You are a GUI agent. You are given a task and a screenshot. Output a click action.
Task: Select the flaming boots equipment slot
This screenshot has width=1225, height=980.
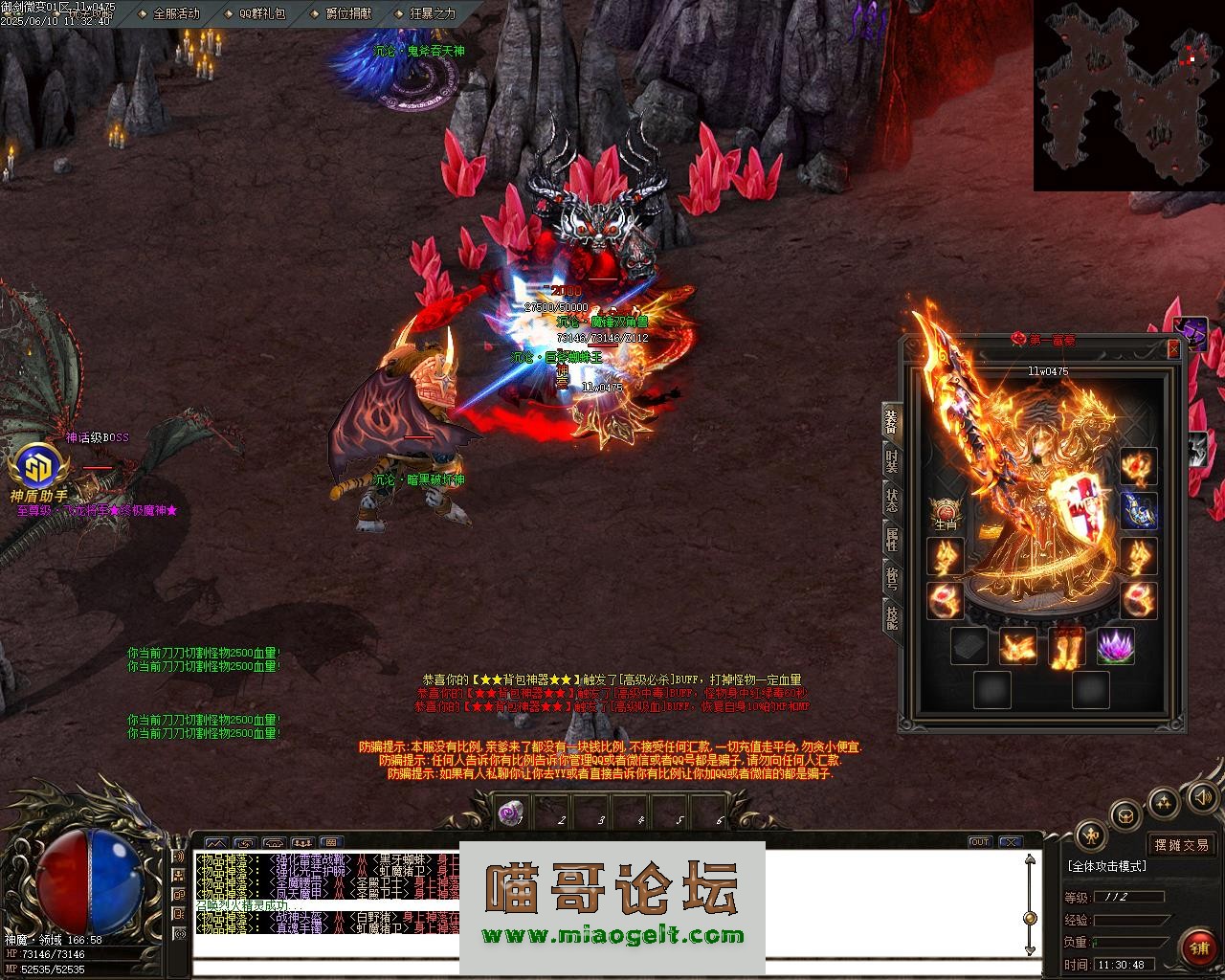coord(1066,646)
